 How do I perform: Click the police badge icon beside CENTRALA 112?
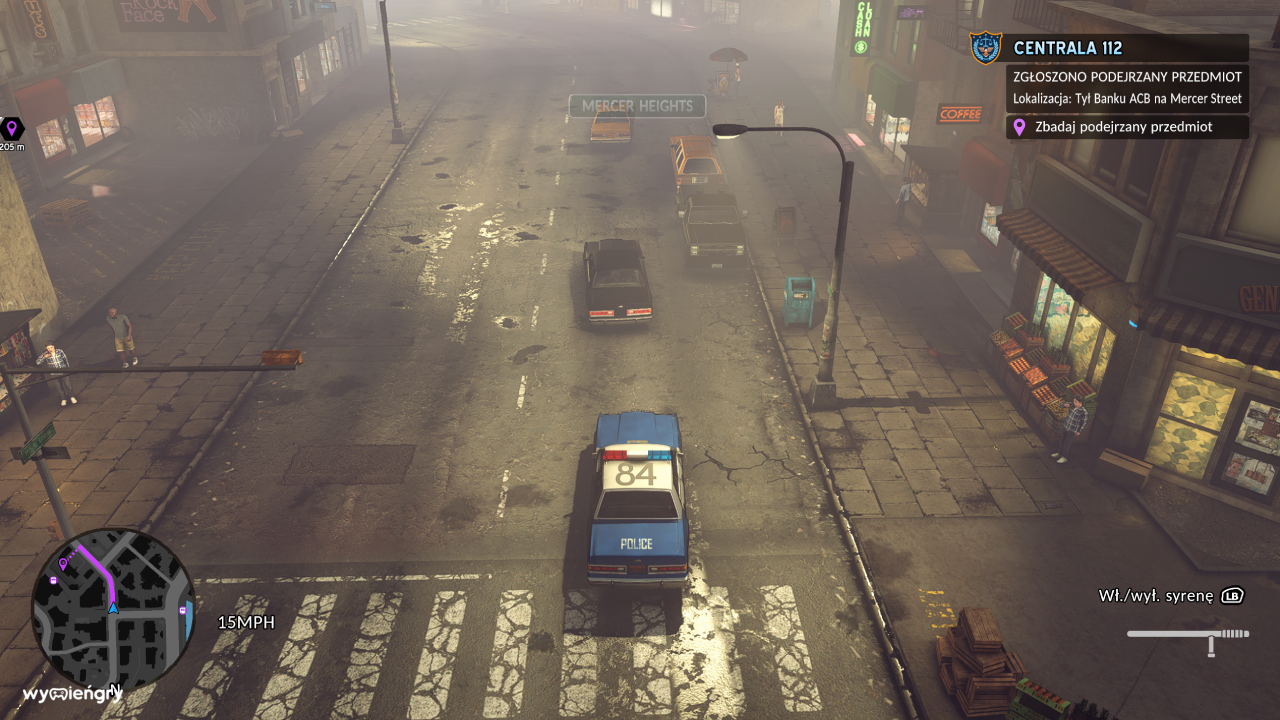984,46
